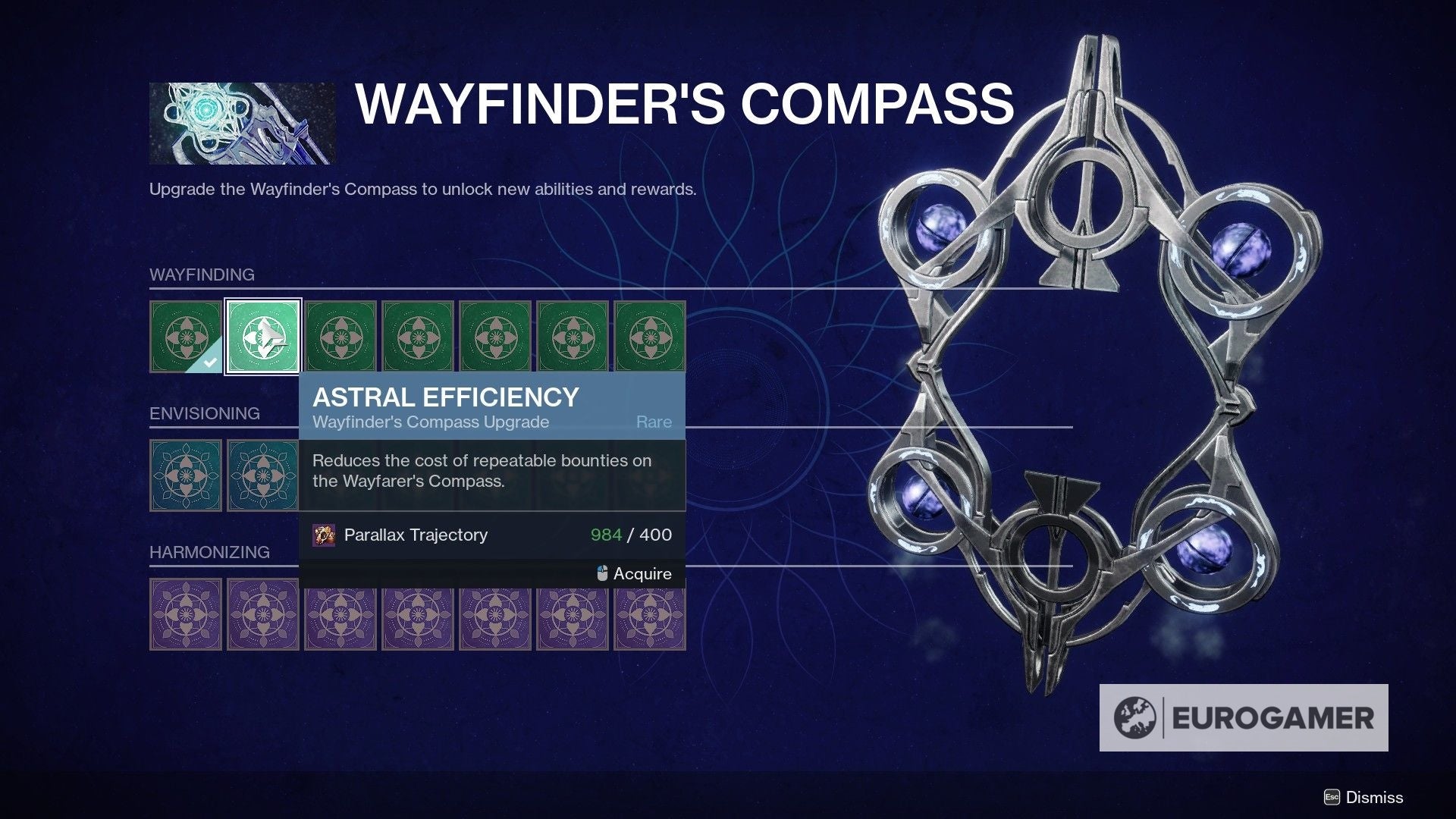Select the last Harmonizing upgrade node

coord(651,614)
